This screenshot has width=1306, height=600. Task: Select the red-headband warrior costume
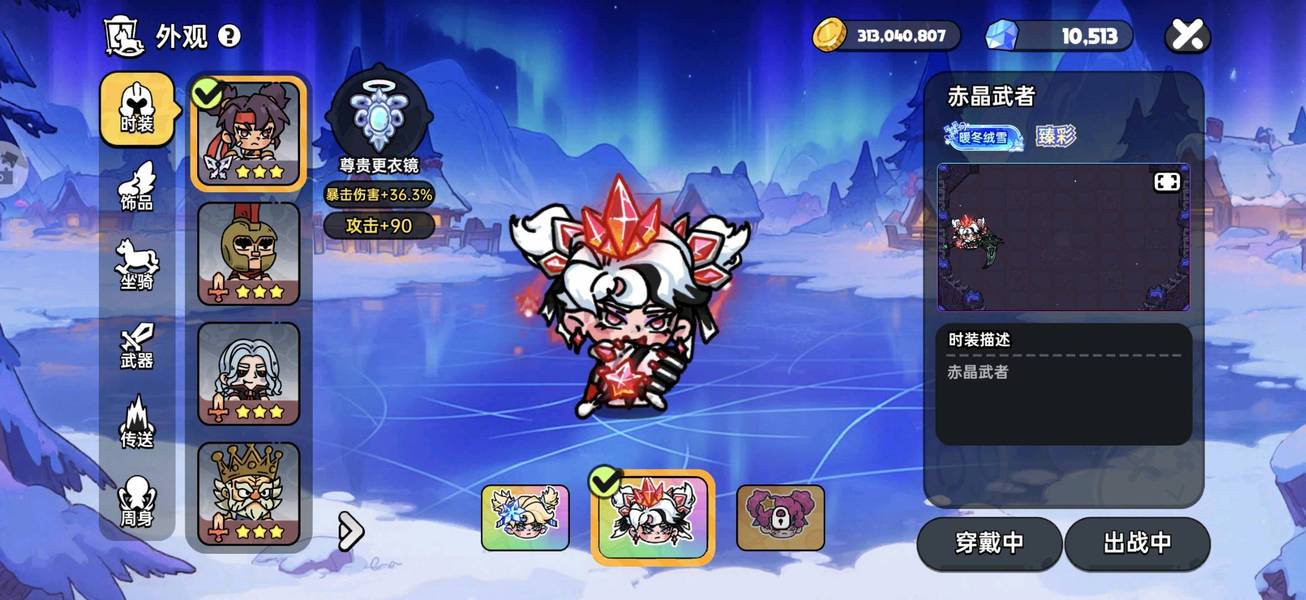pyautogui.click(x=249, y=133)
